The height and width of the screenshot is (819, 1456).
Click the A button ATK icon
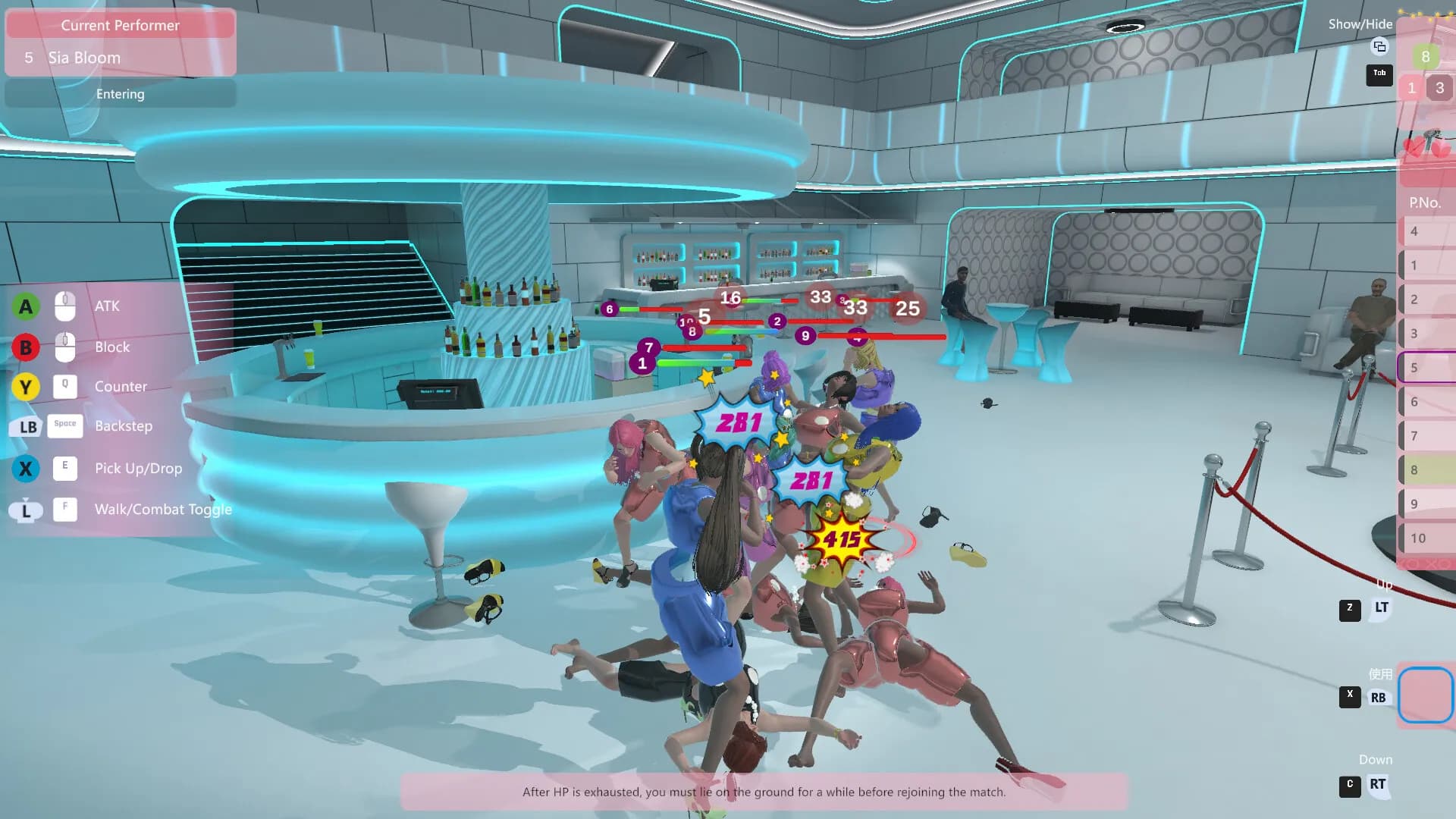(x=26, y=306)
